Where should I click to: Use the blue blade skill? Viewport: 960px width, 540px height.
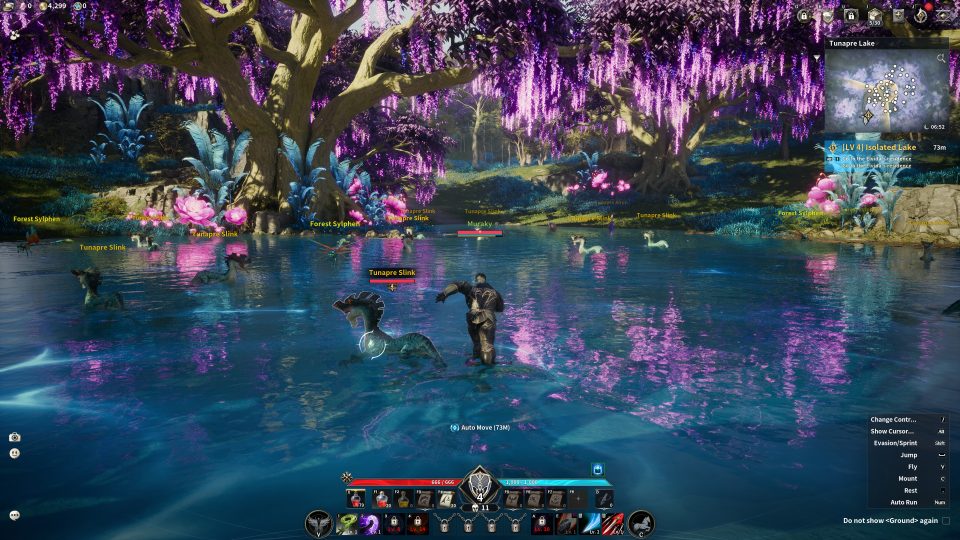coord(590,523)
